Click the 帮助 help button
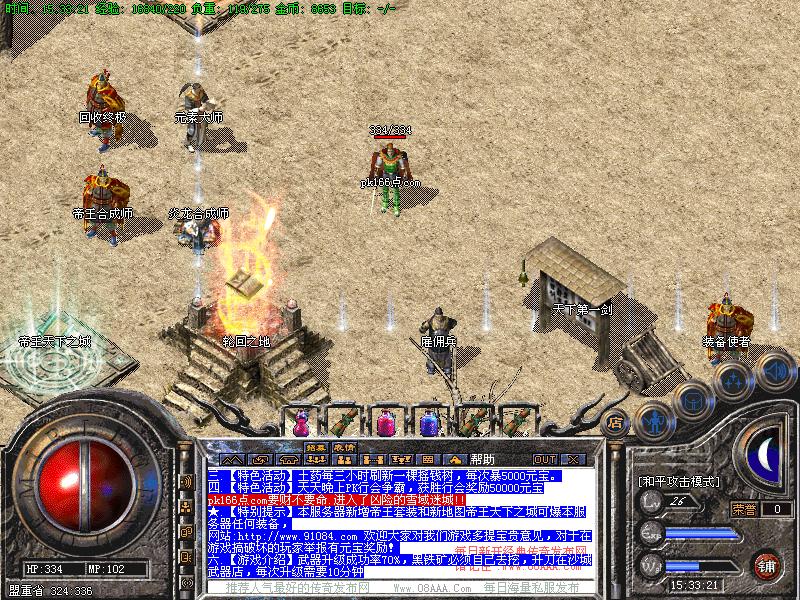The width and height of the screenshot is (800, 600). tap(482, 459)
